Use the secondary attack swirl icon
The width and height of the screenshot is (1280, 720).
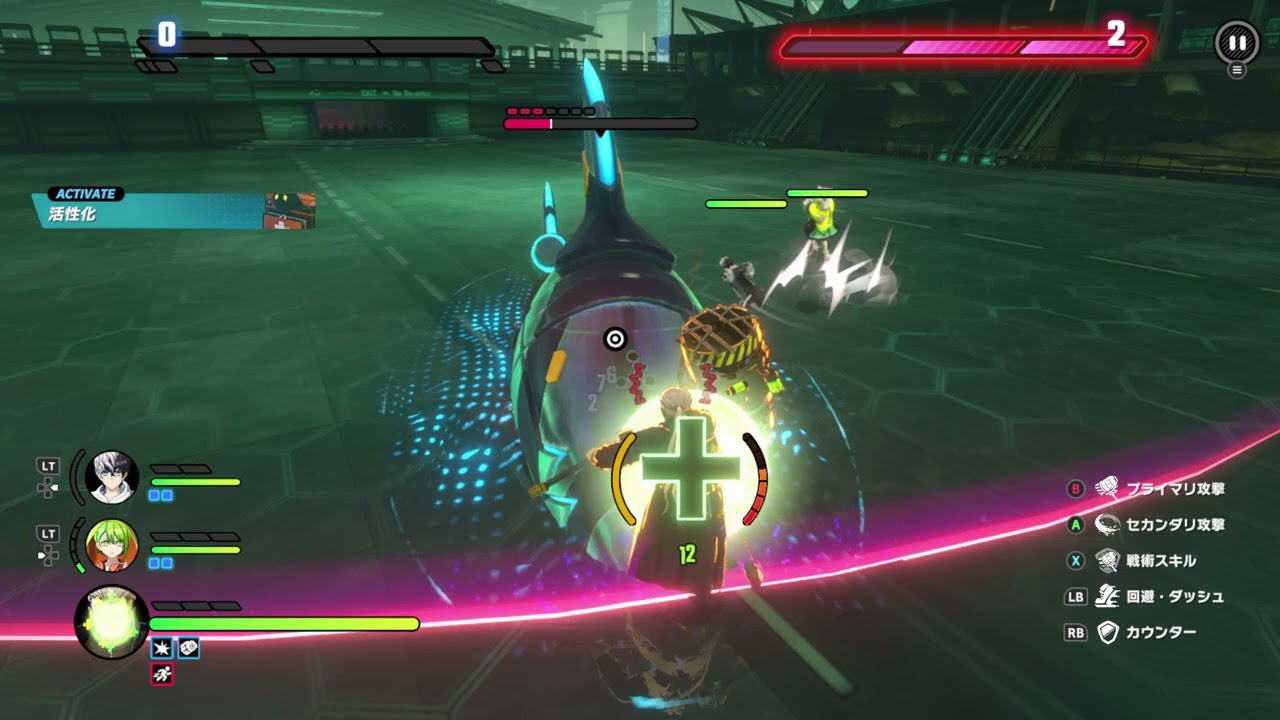(x=1107, y=524)
